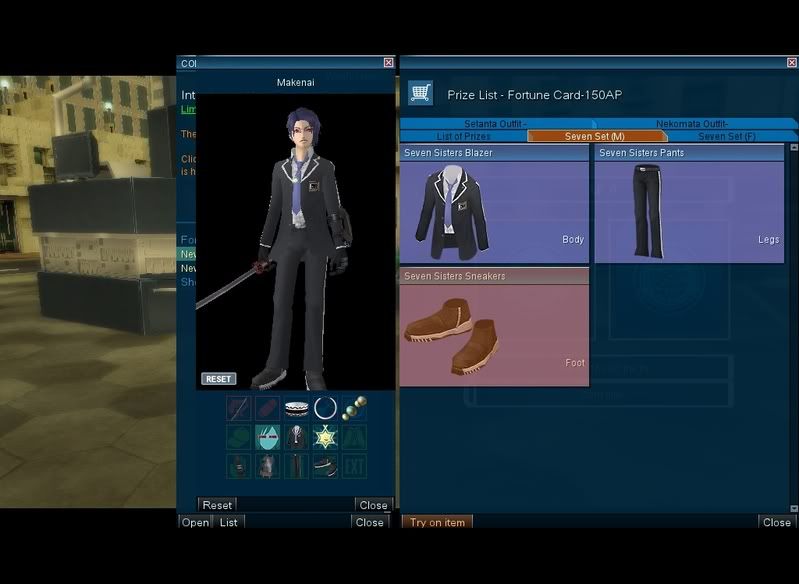Select the three-orb equipment slot

354,408
